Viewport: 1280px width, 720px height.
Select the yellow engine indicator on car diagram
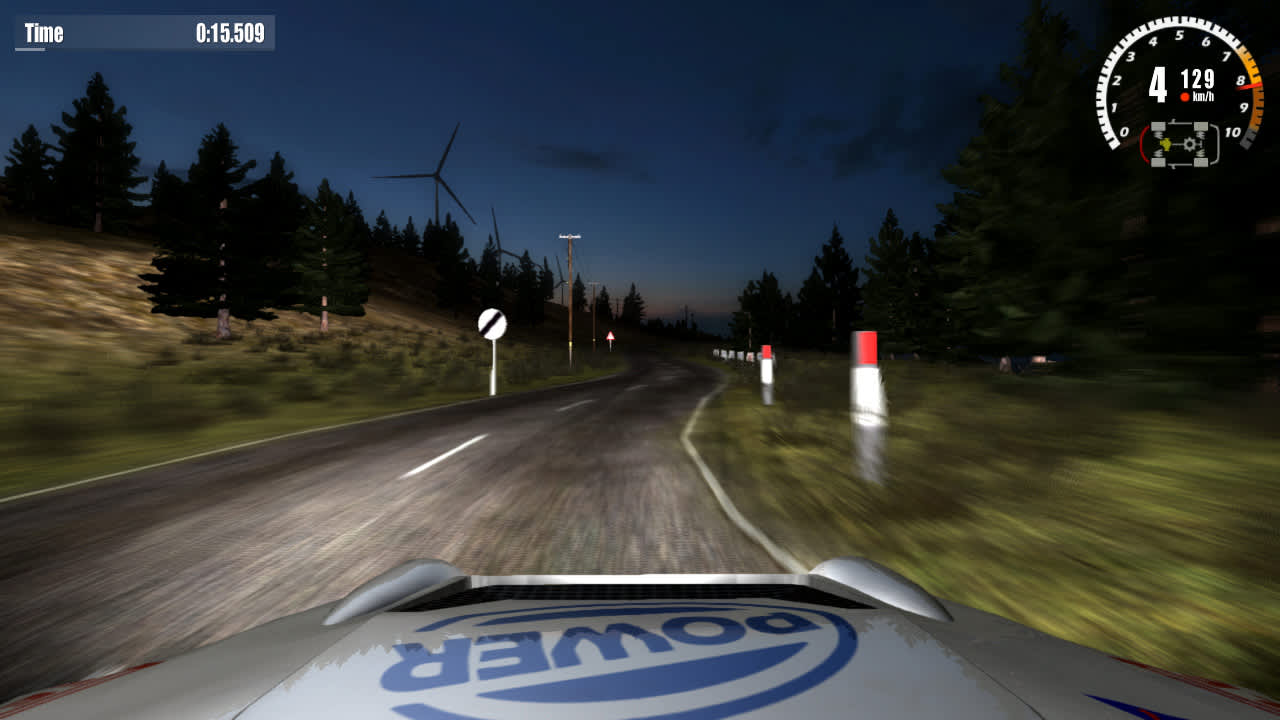tap(1166, 145)
